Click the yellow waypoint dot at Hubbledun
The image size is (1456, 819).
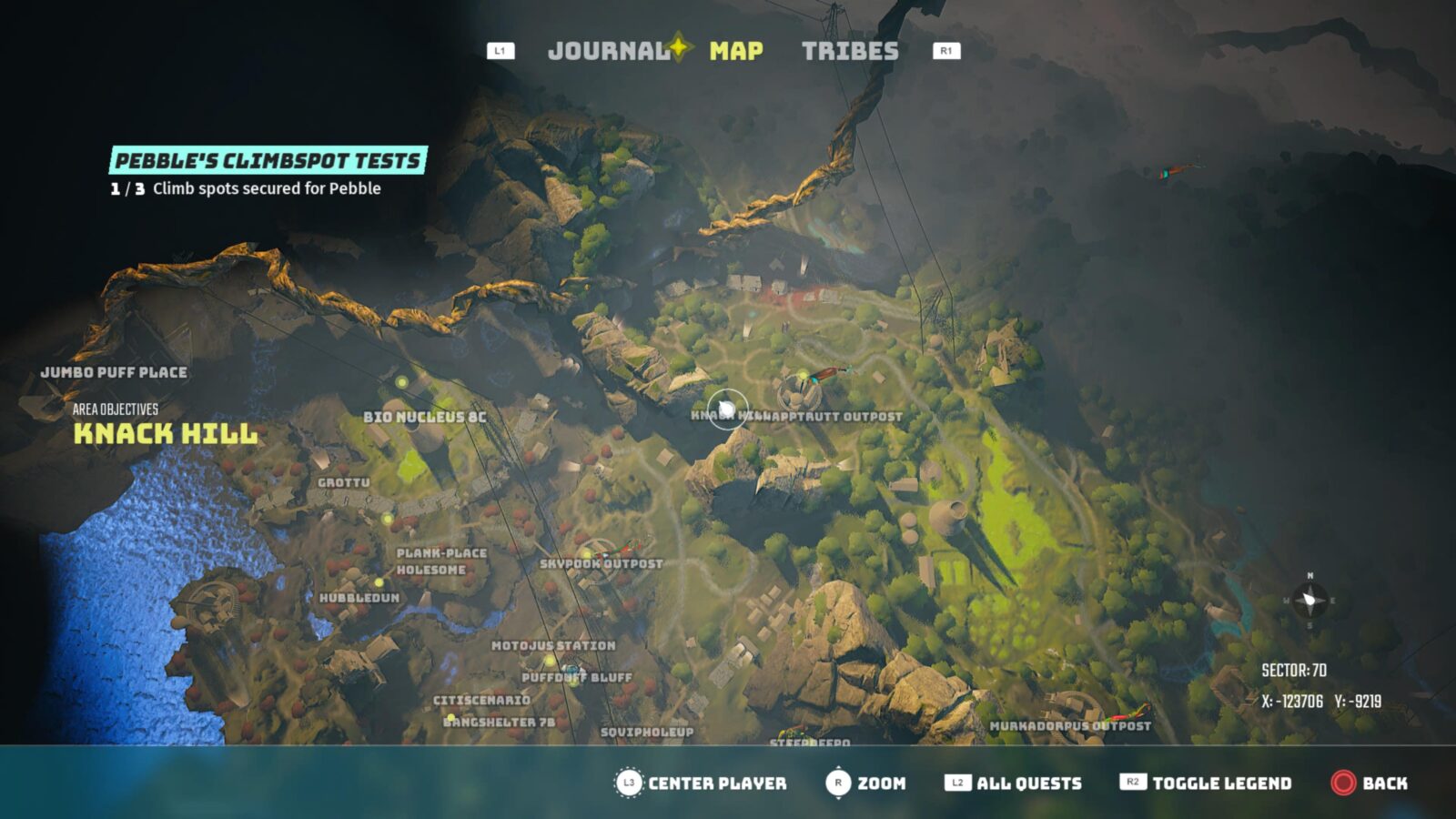[x=378, y=581]
